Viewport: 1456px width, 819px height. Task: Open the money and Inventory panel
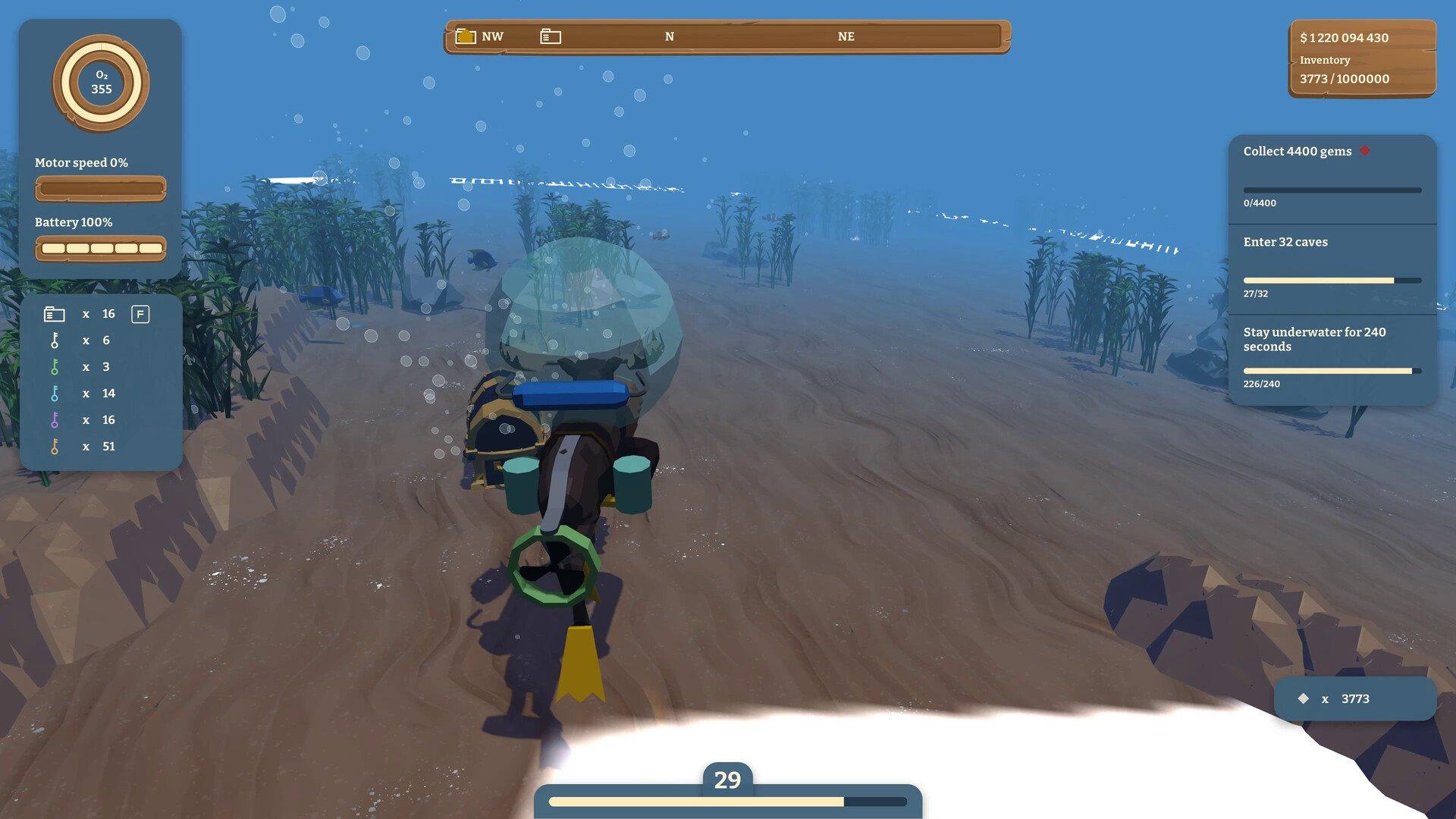pyautogui.click(x=1361, y=58)
